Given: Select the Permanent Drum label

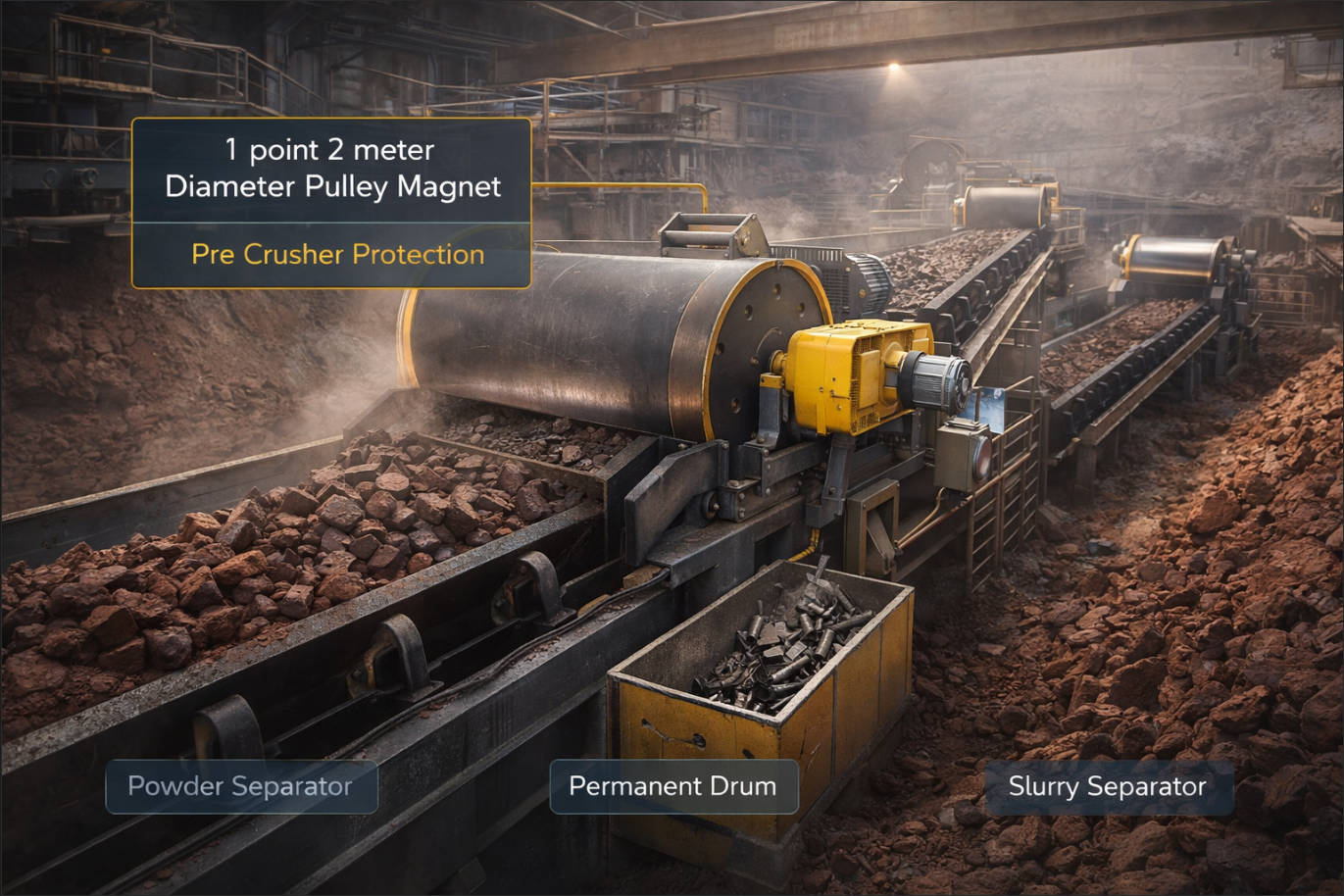Looking at the screenshot, I should click(x=673, y=786).
